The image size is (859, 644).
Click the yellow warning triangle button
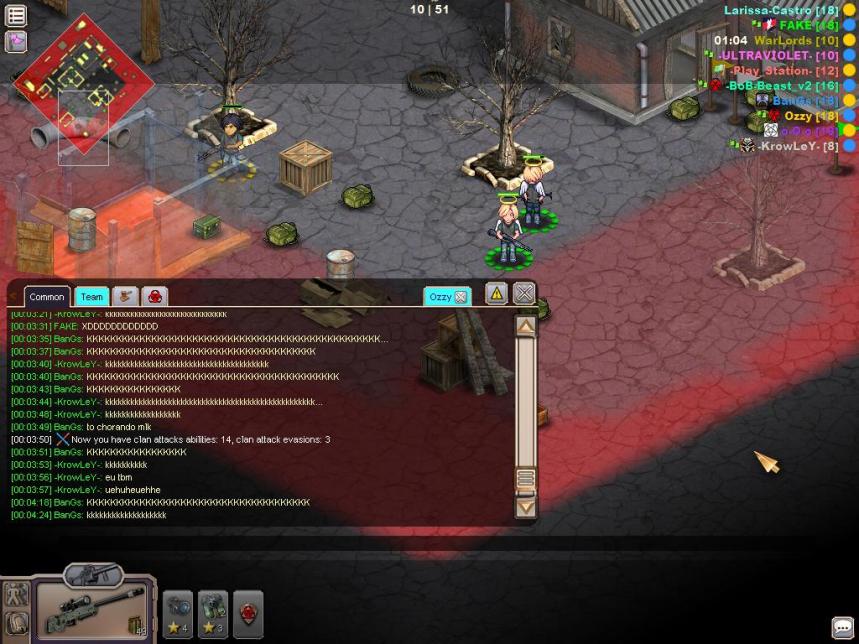tap(496, 293)
